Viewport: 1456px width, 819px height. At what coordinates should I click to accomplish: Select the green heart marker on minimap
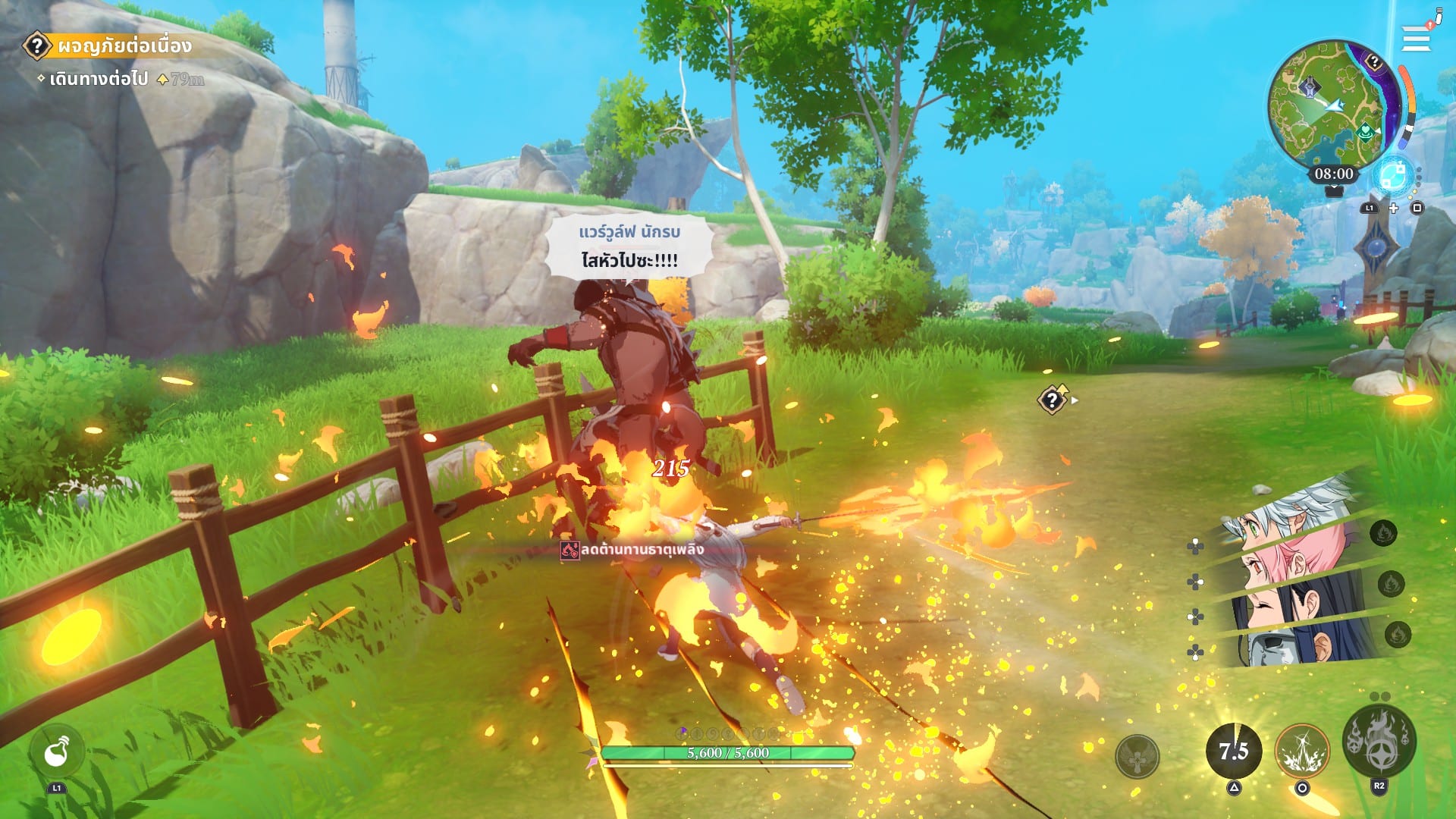1365,133
